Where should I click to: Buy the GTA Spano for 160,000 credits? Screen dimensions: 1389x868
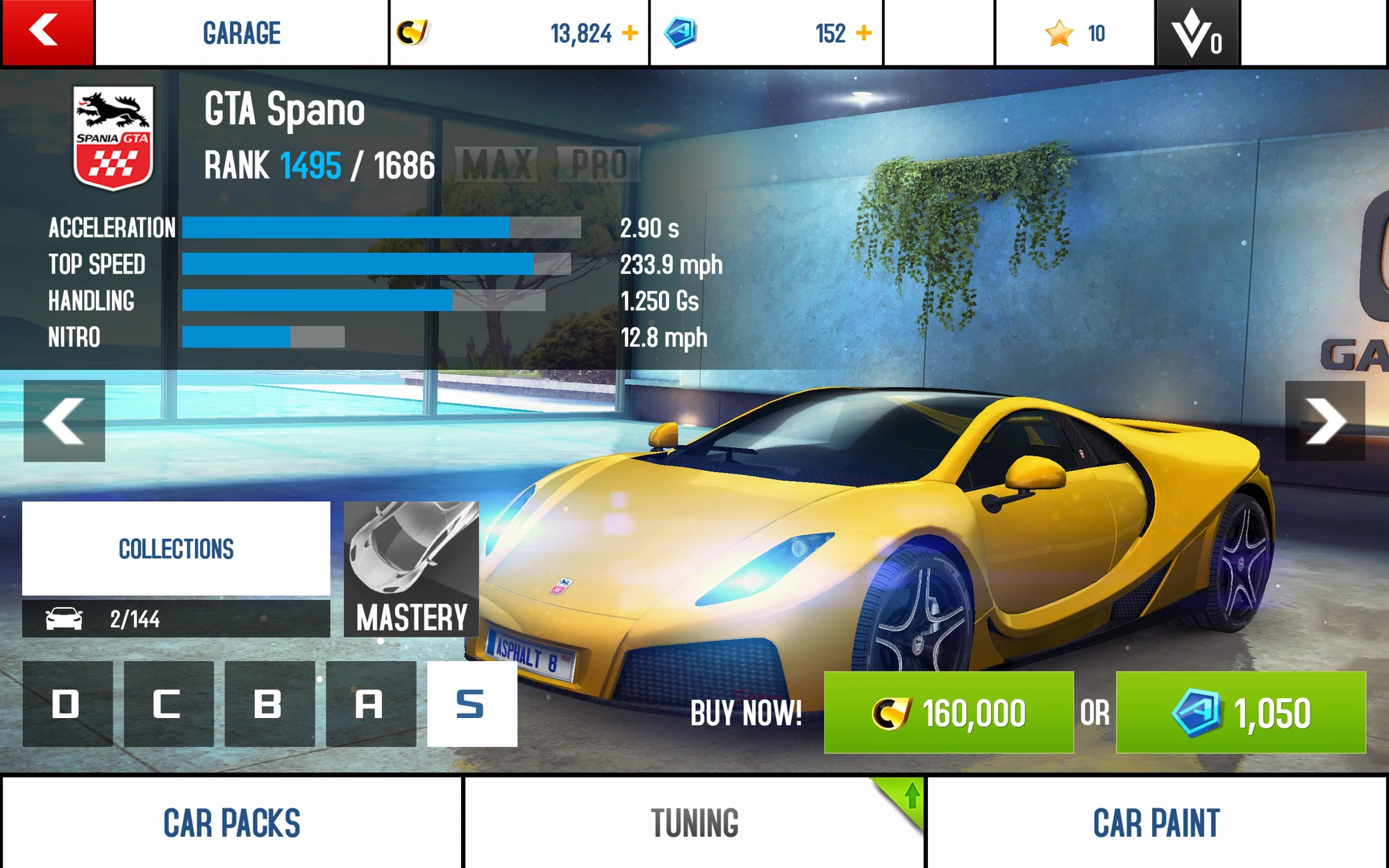pyautogui.click(x=949, y=712)
